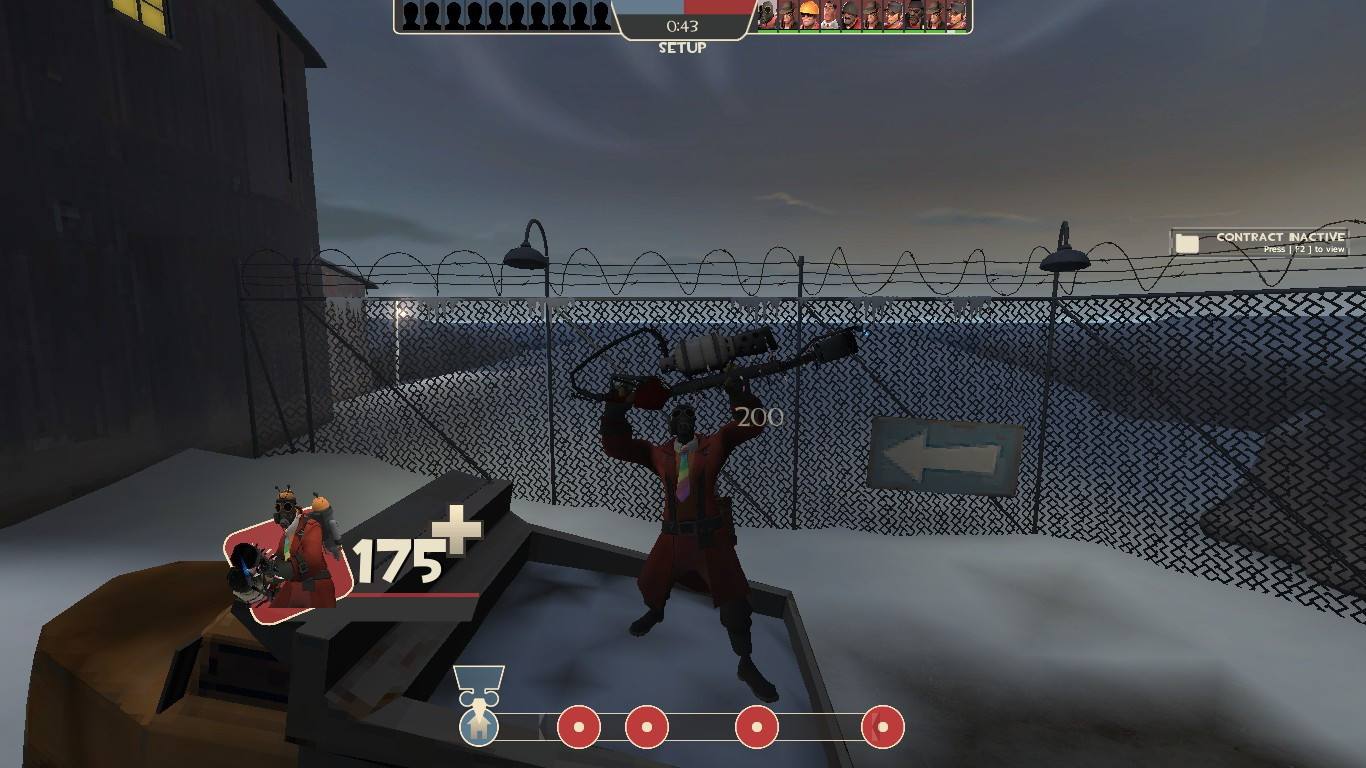
Task: Click the first red control point marker
Action: [x=577, y=729]
